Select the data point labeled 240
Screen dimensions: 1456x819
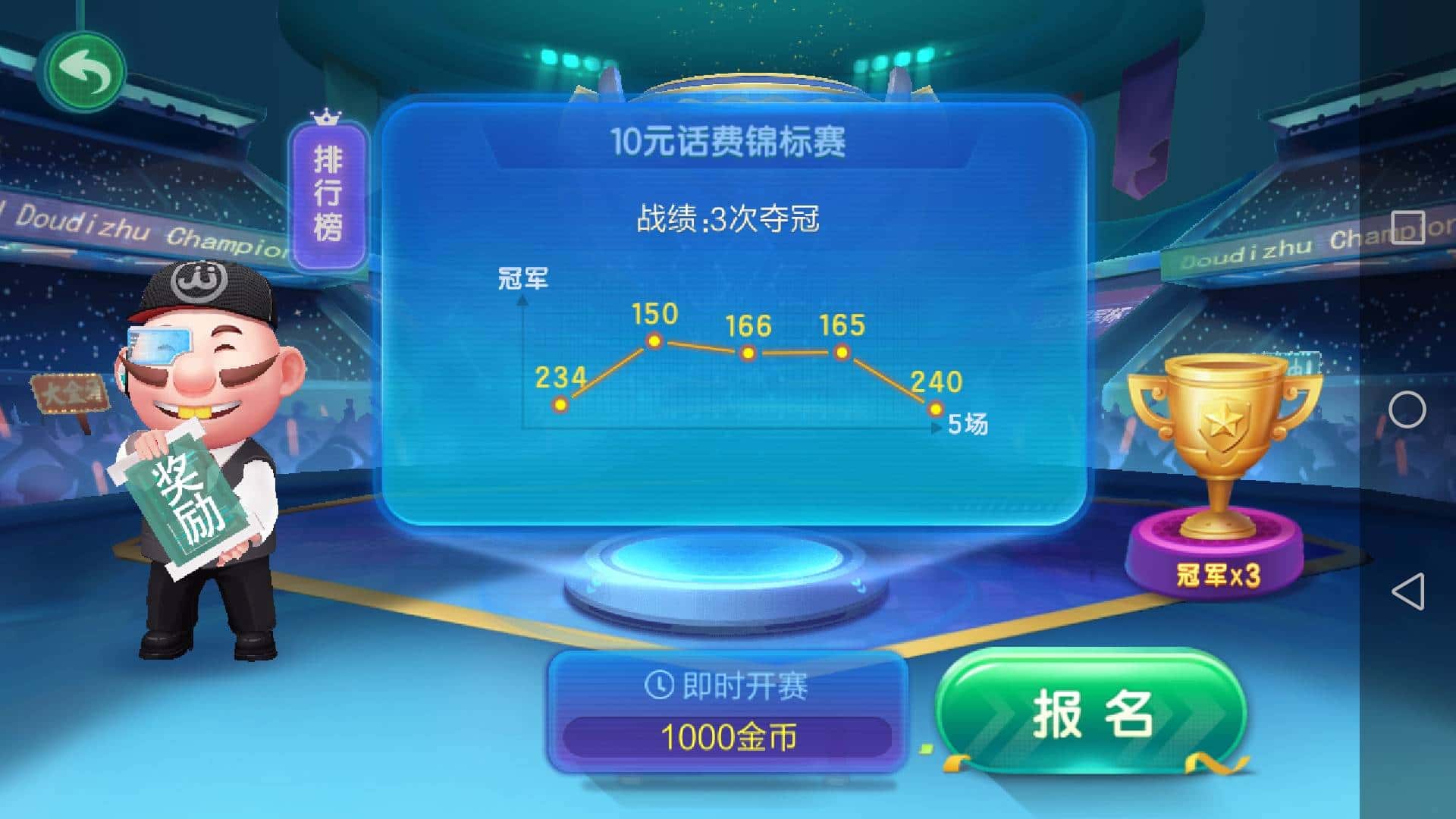tap(935, 409)
